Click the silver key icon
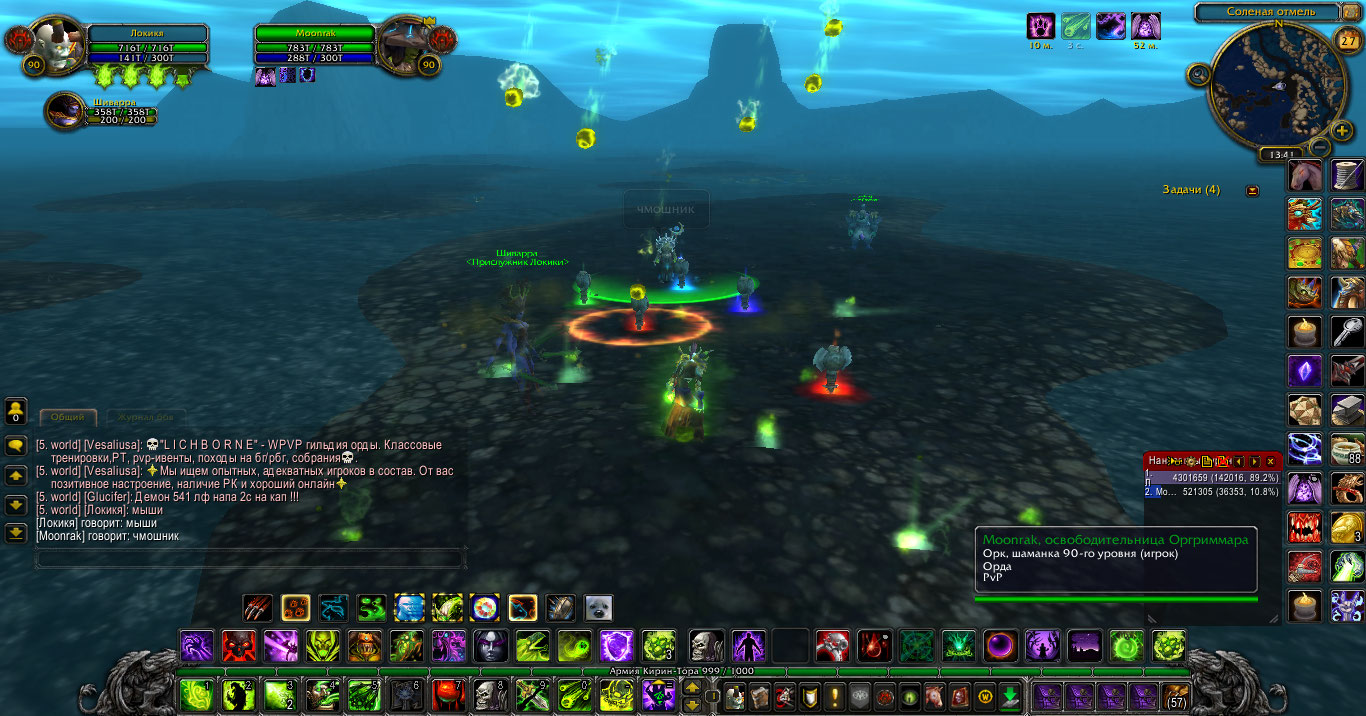The image size is (1366, 716). tap(1347, 332)
